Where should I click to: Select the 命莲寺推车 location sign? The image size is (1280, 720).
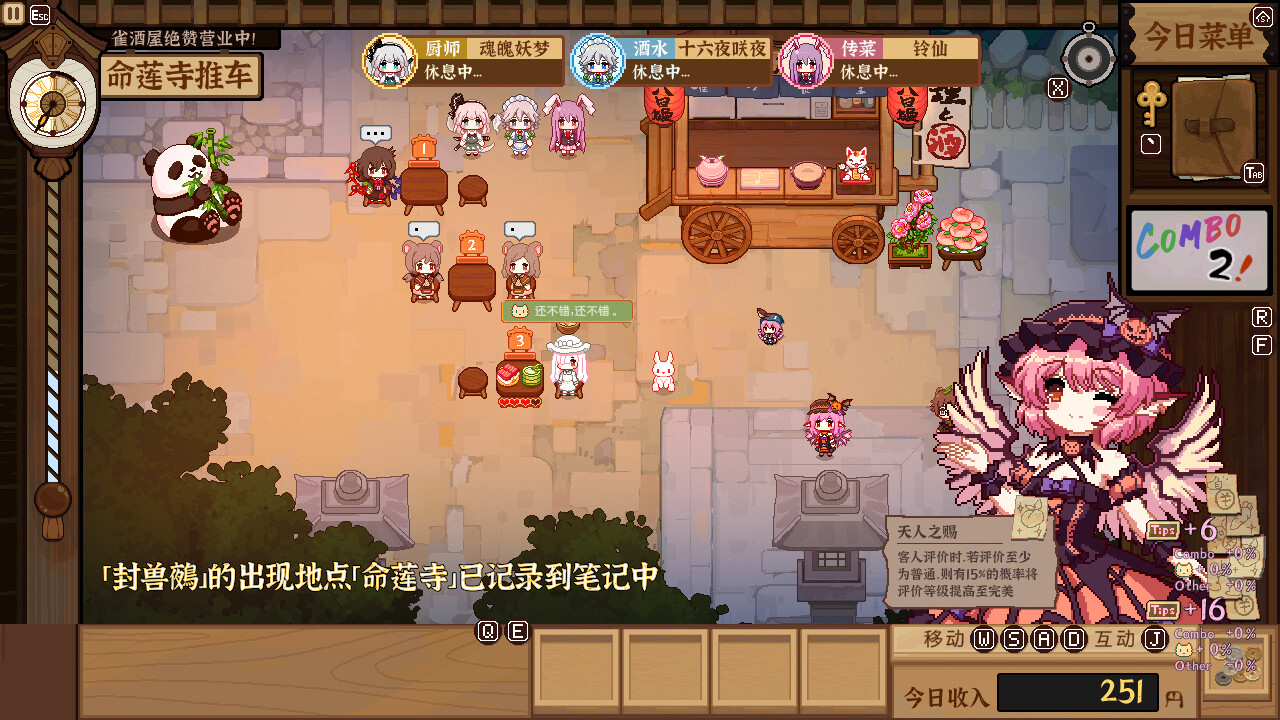(182, 75)
